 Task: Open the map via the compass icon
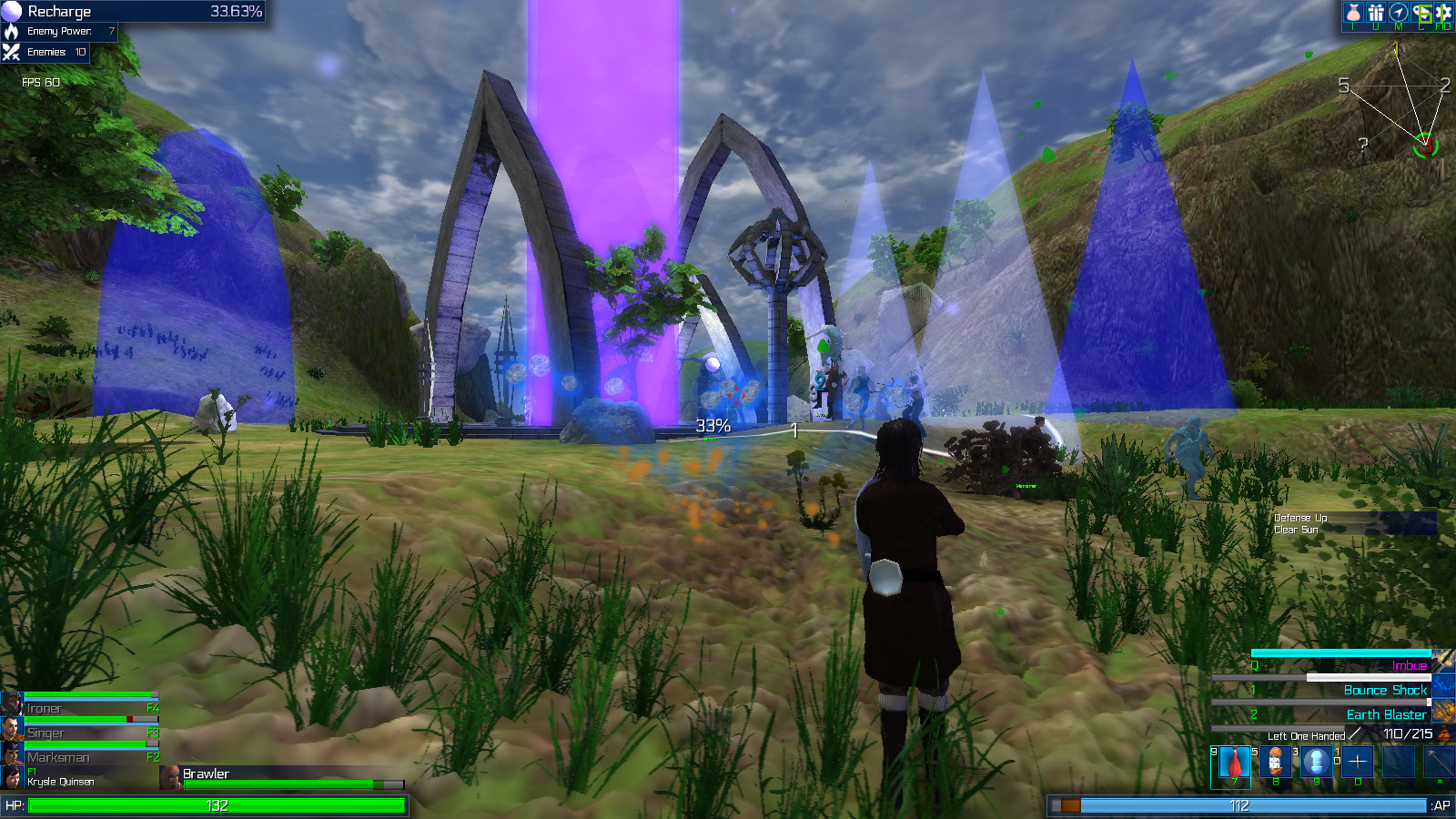coord(1399,12)
